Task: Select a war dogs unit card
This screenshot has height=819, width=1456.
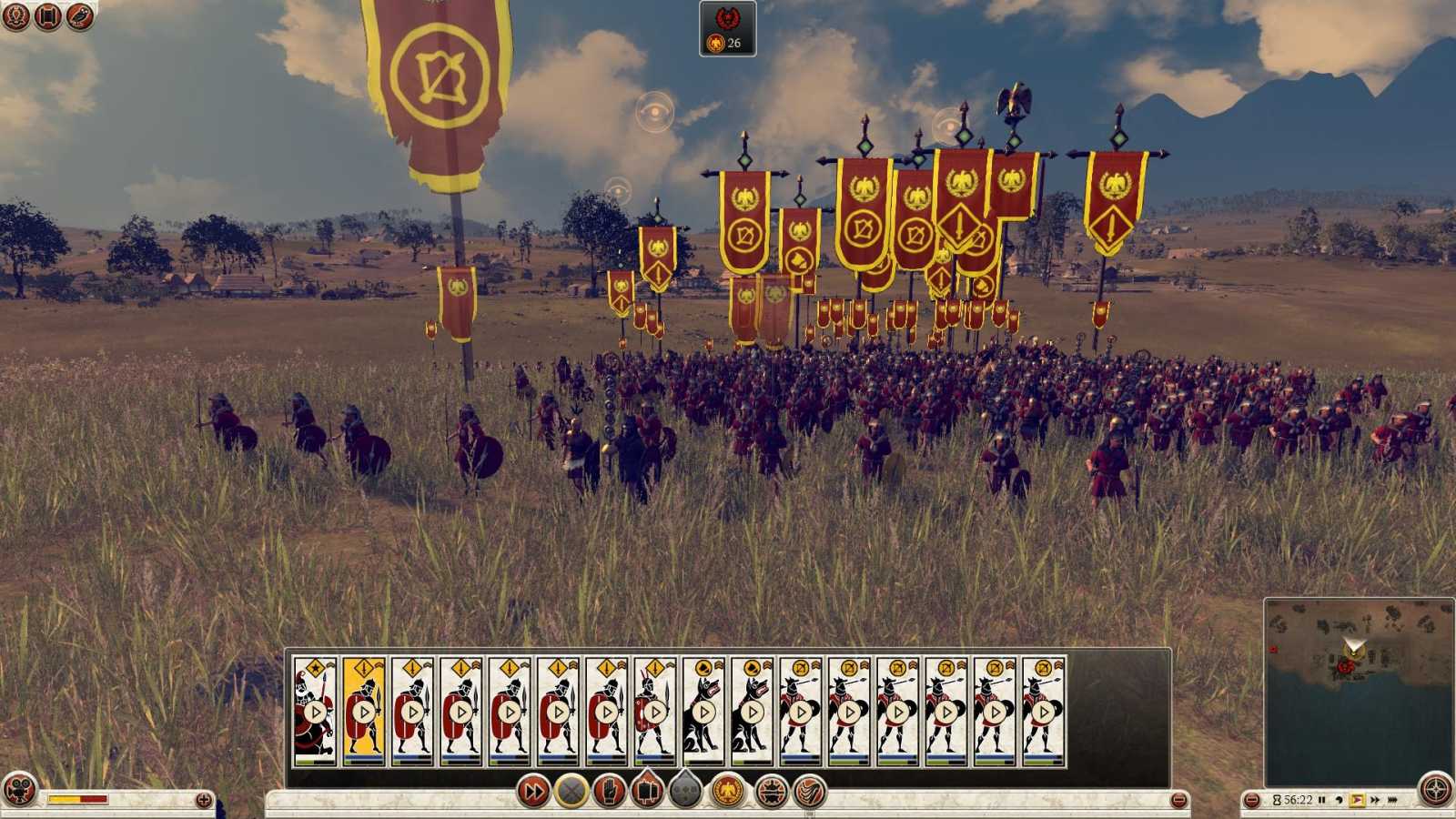Action: [x=703, y=710]
